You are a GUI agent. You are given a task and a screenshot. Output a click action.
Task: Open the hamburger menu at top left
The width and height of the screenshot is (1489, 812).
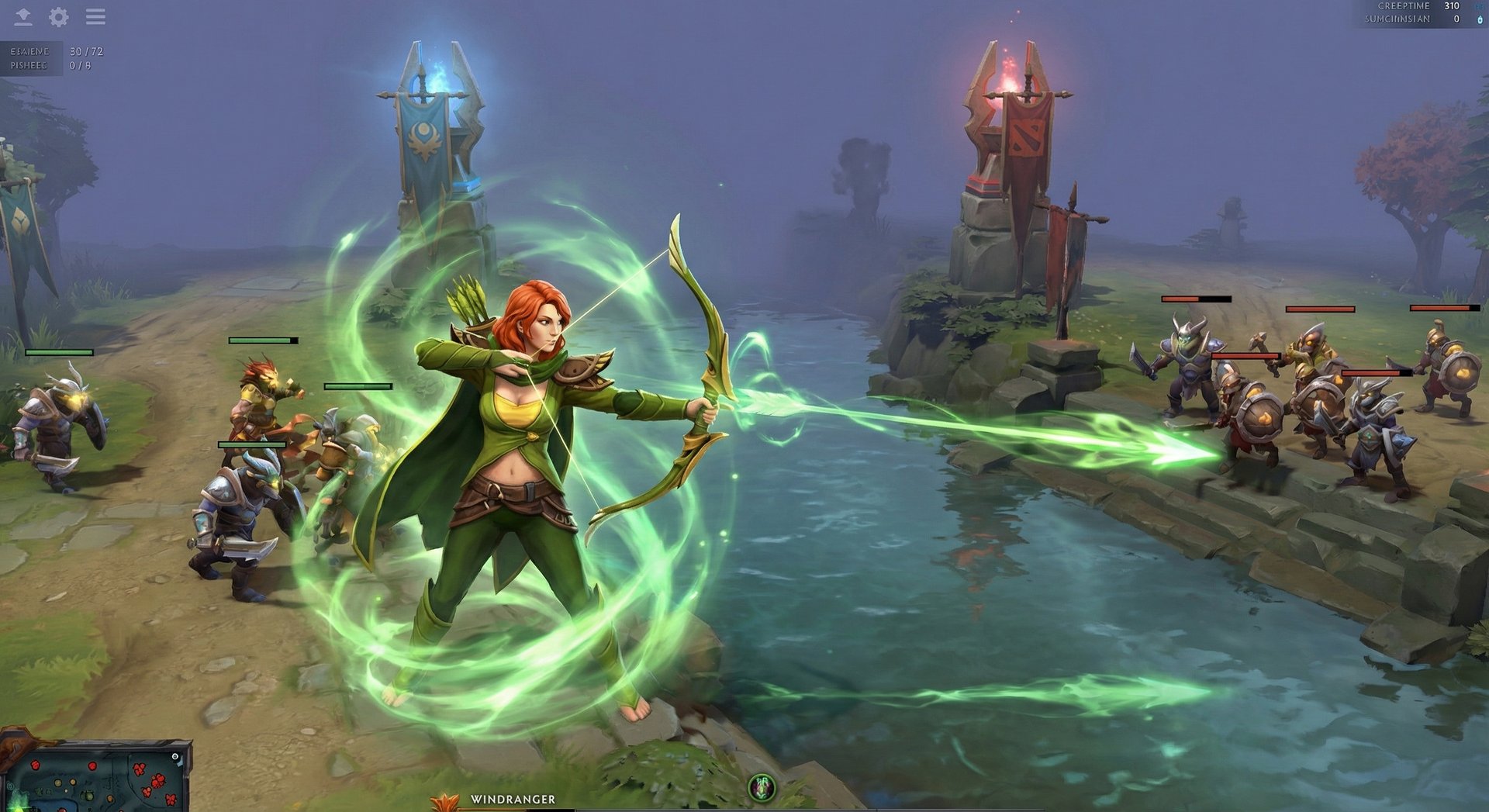click(x=95, y=16)
